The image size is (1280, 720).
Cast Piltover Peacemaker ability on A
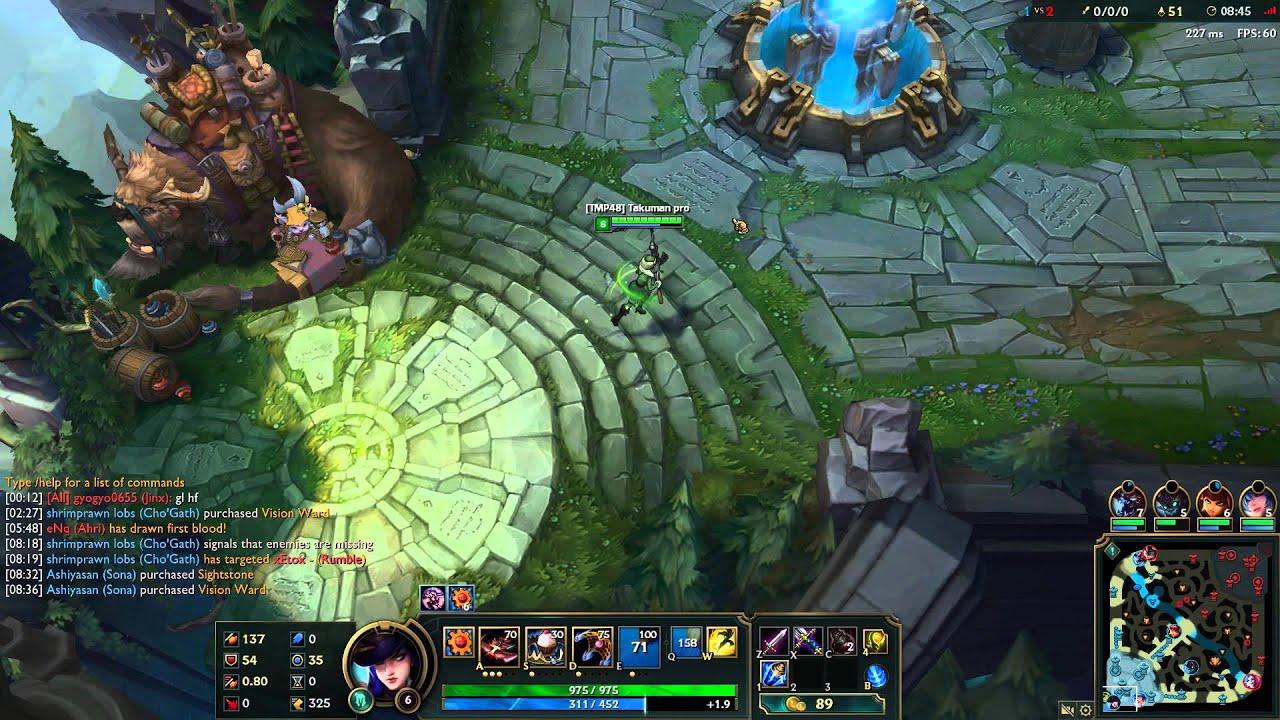click(x=498, y=646)
